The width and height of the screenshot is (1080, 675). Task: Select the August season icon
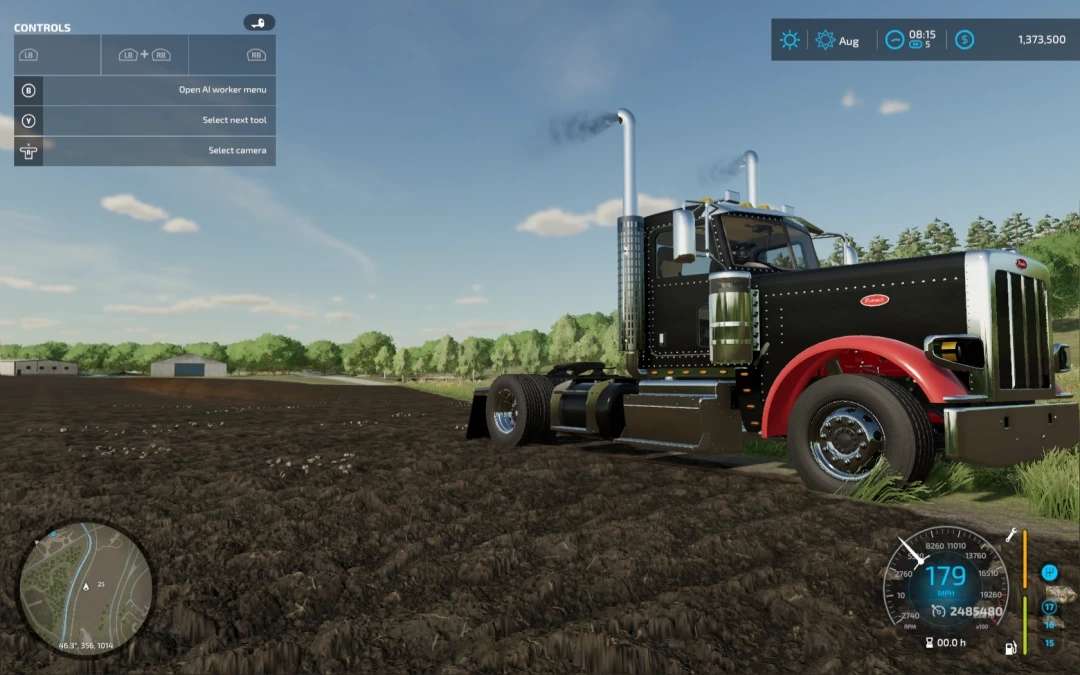pyautogui.click(x=825, y=40)
